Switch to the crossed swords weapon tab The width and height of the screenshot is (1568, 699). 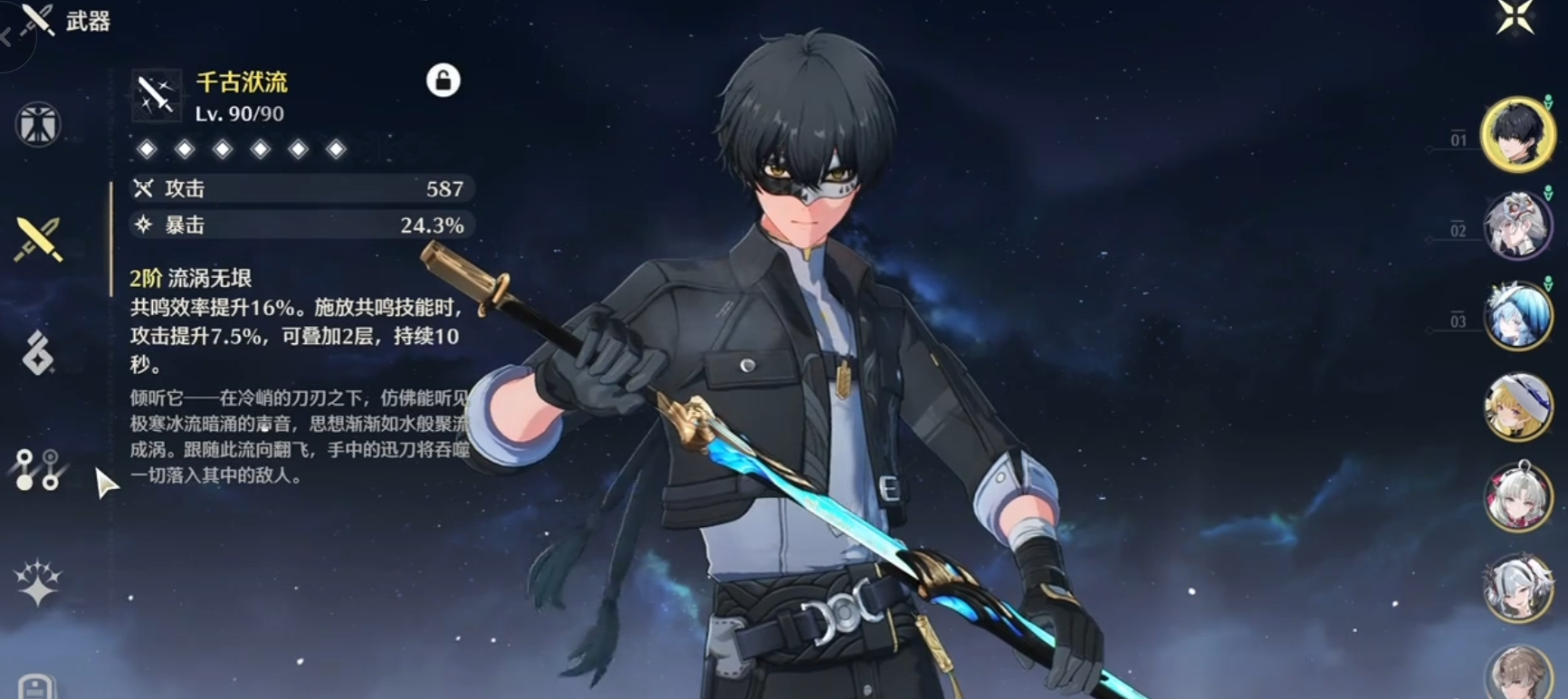click(x=38, y=239)
